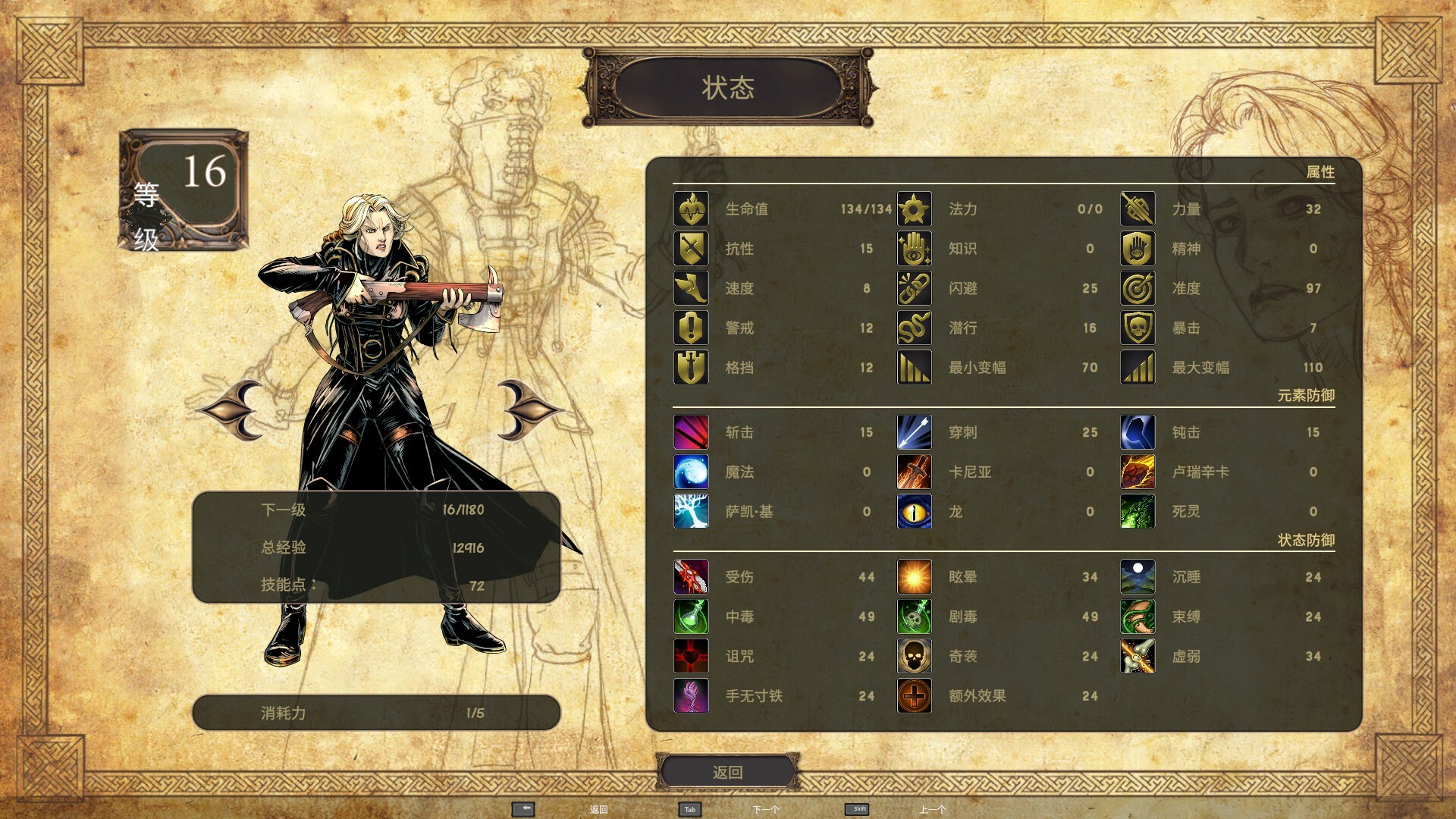This screenshot has width=1456, height=819.
Task: Click the 潜行 snake stealth icon
Action: point(915,328)
